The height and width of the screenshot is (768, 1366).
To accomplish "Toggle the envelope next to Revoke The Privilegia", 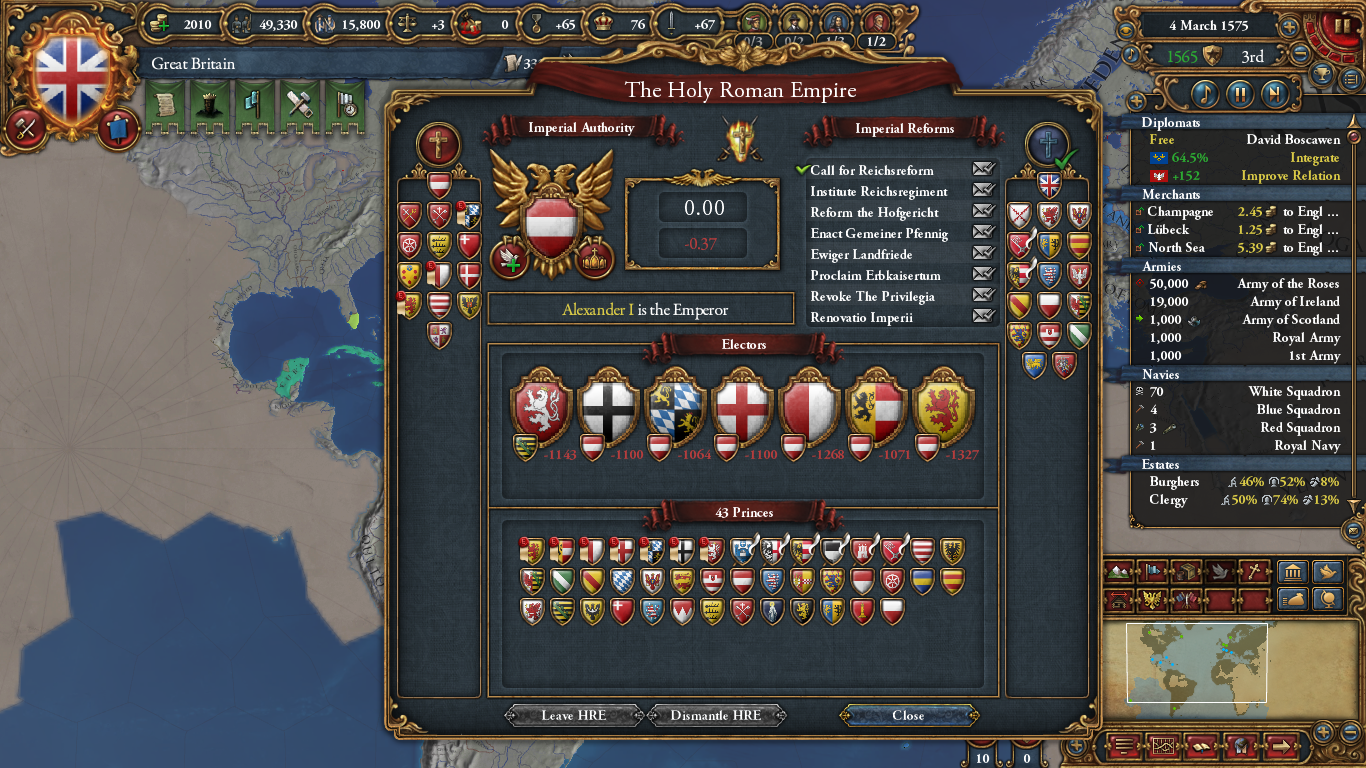I will click(983, 296).
